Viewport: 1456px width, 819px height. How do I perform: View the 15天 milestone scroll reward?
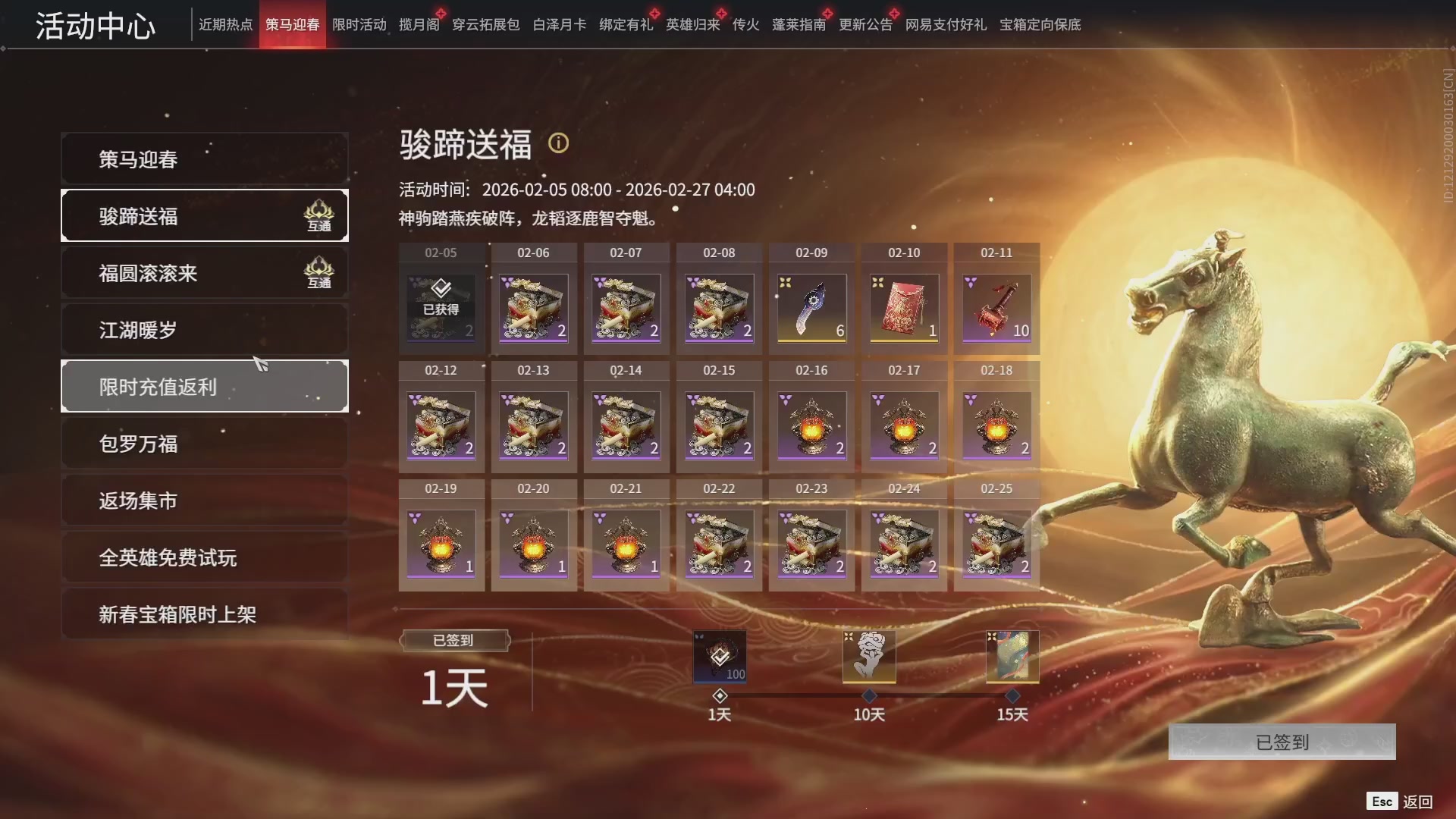[1011, 656]
